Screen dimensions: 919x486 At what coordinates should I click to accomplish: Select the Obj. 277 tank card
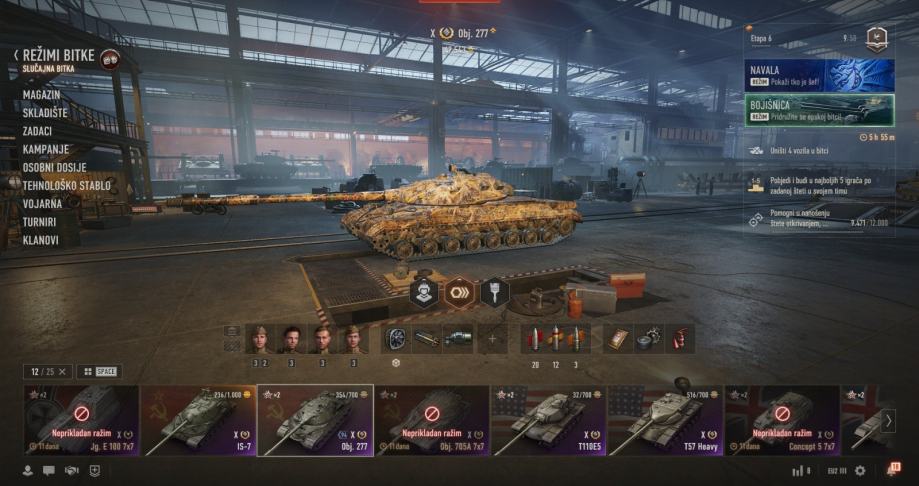pyautogui.click(x=315, y=420)
